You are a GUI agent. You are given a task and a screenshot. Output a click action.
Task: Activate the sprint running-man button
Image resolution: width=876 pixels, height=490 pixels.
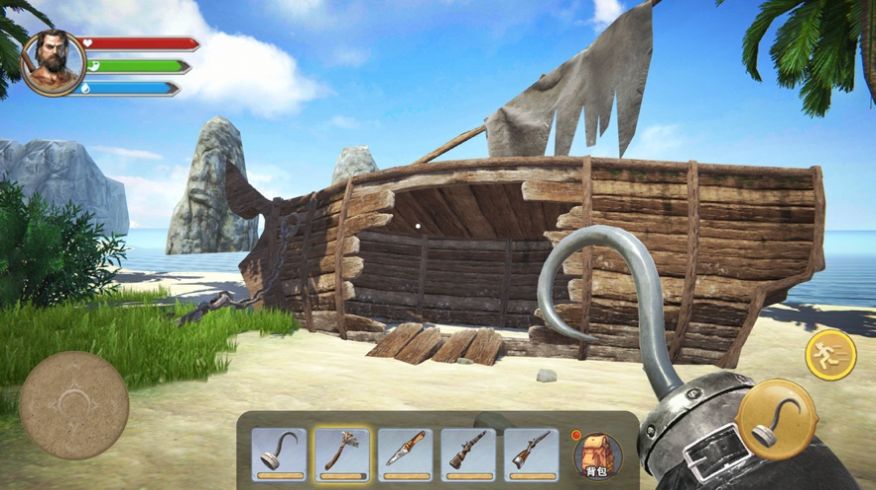point(830,354)
